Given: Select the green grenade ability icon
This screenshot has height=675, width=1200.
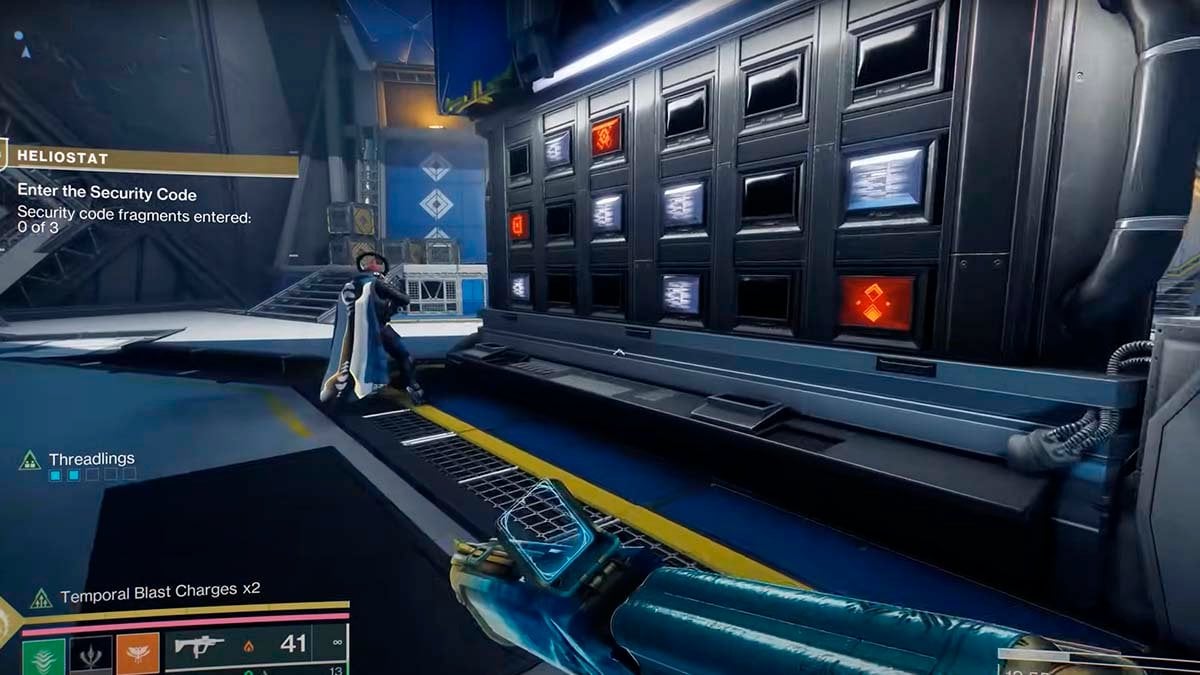Looking at the screenshot, I should [x=43, y=655].
